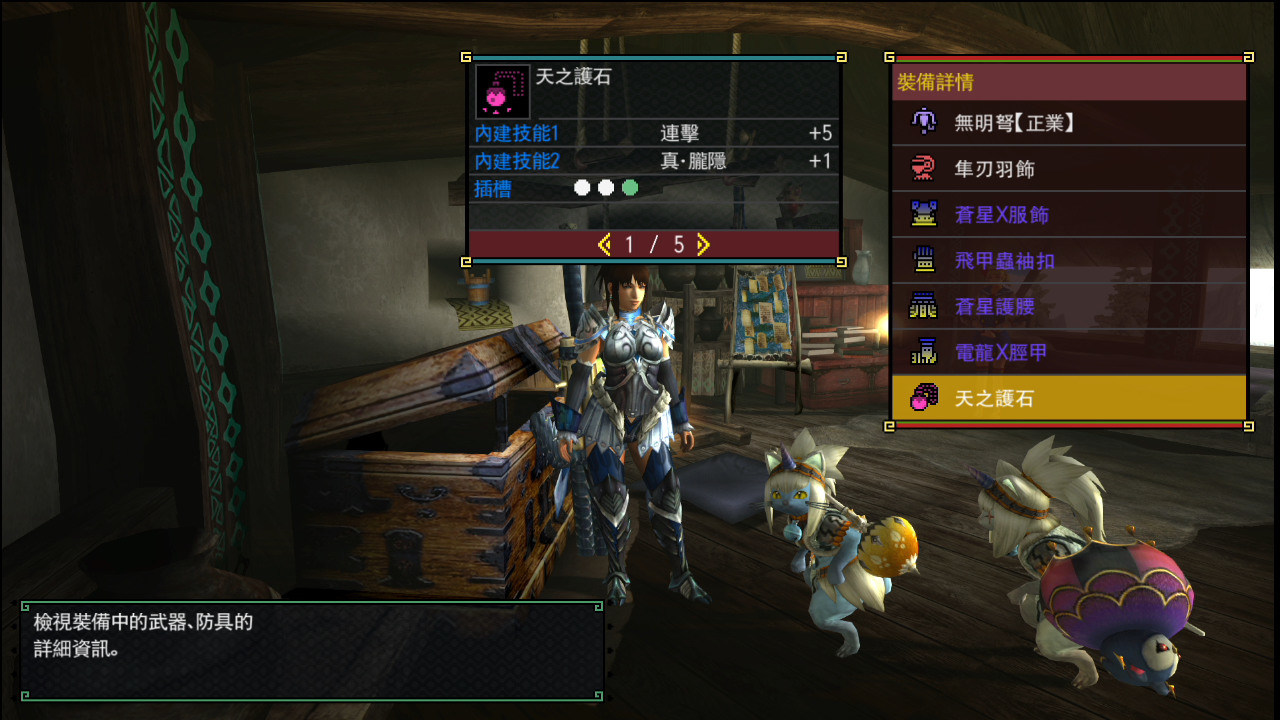The image size is (1280, 720).
Task: Select 電龍X脛甲 leg armor row
Action: coord(1068,353)
